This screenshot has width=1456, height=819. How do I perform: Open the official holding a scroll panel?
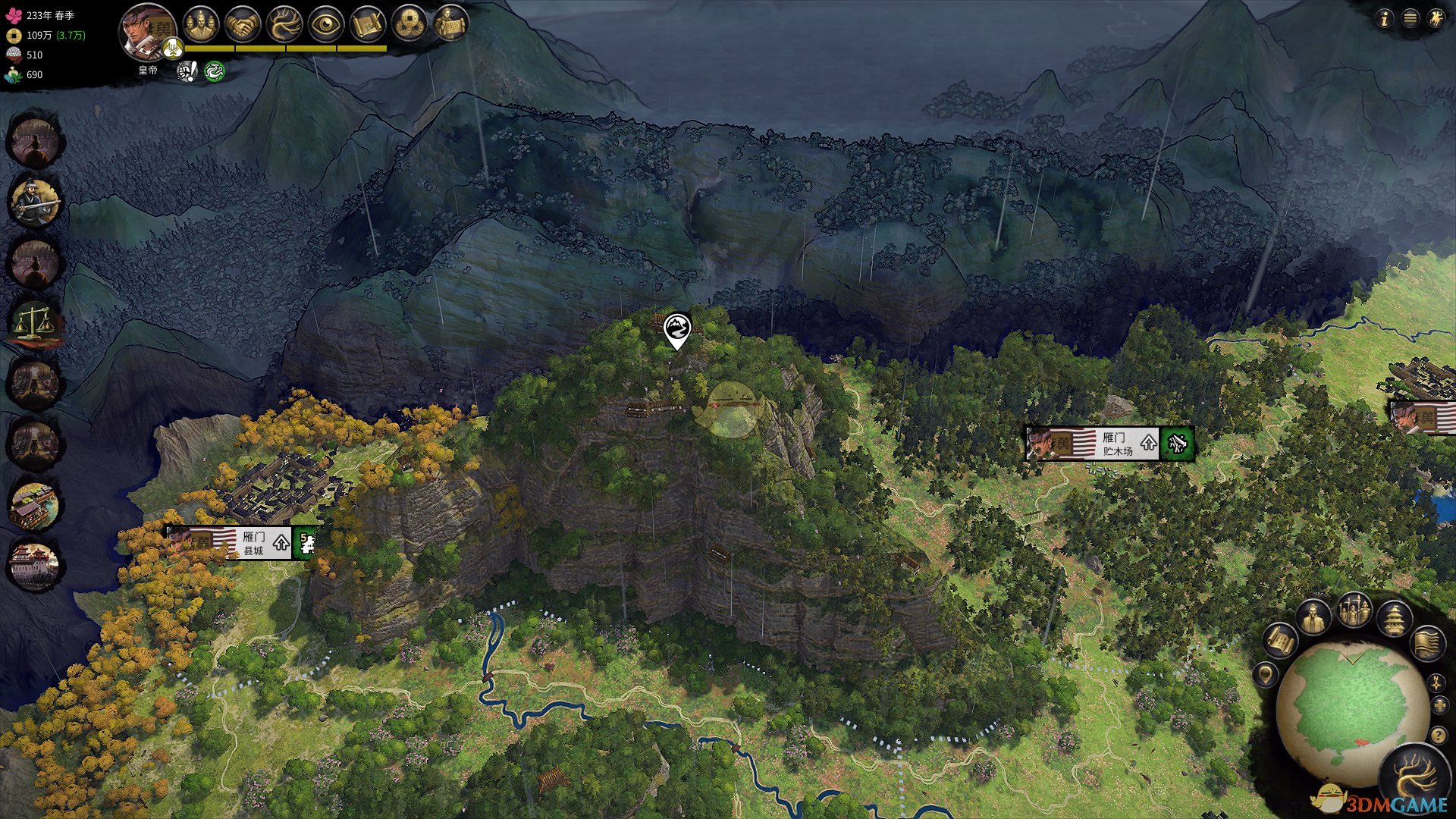point(451,23)
